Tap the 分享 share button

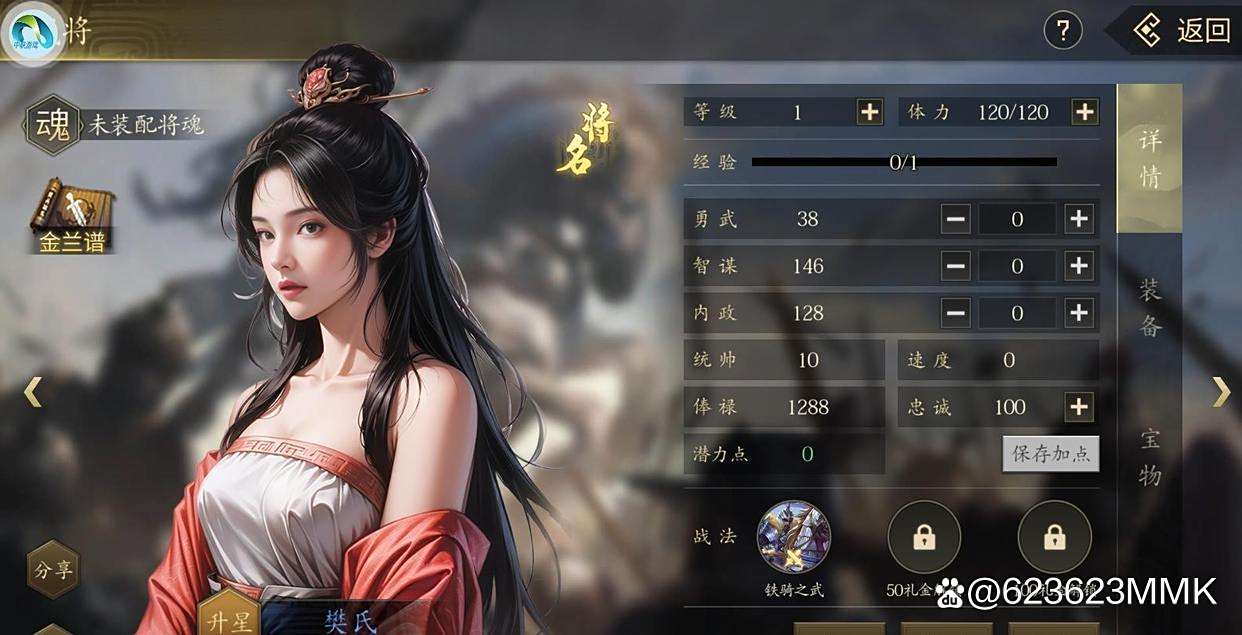coord(54,571)
